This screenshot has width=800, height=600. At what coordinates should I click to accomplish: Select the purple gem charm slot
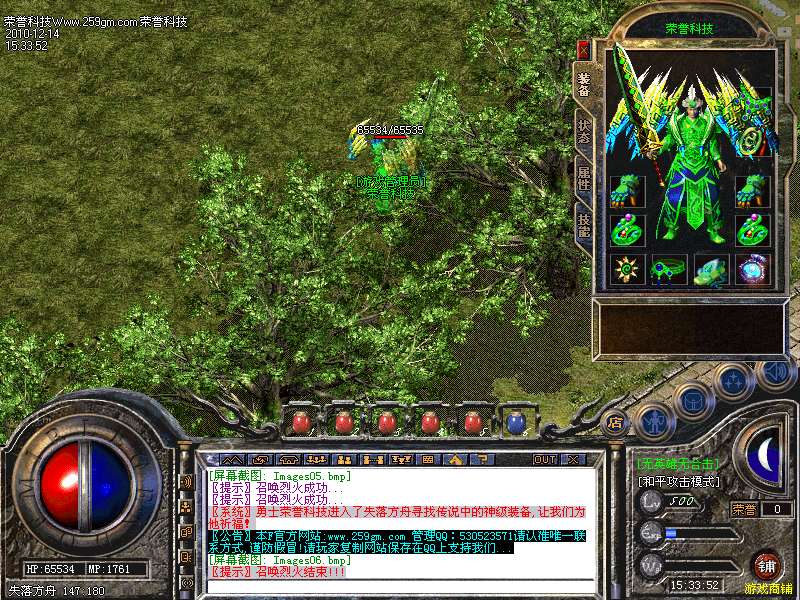coord(753,270)
